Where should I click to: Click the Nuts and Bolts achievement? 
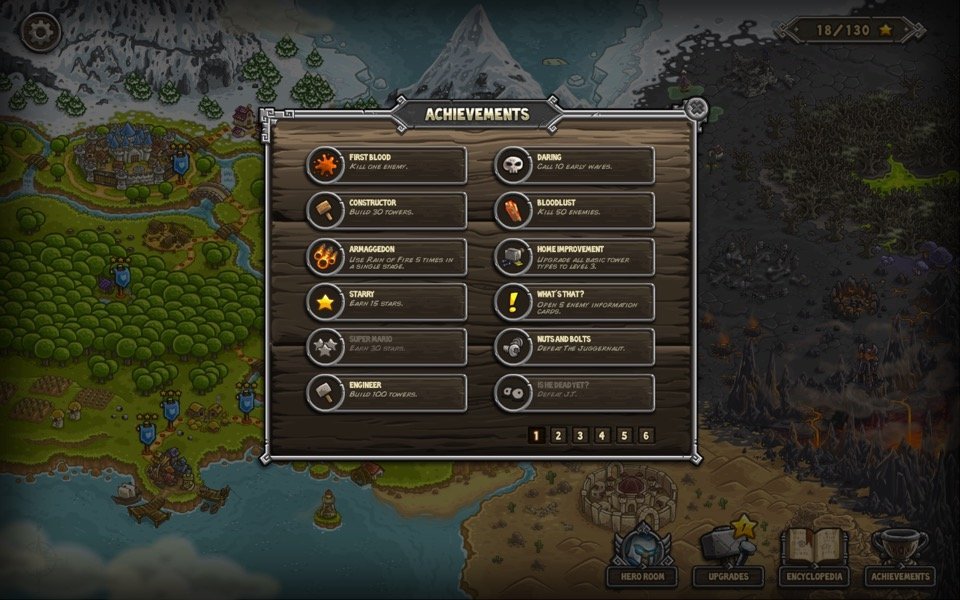[575, 347]
